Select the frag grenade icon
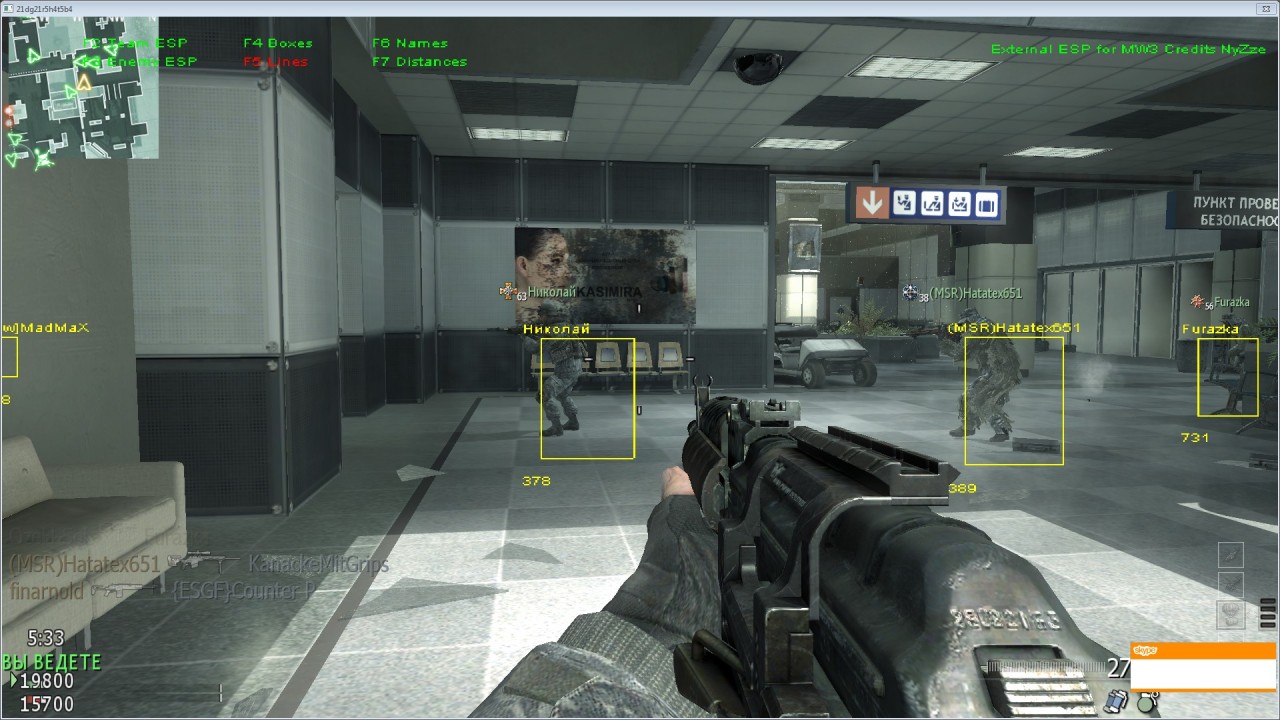This screenshot has height=720, width=1280. [1147, 700]
